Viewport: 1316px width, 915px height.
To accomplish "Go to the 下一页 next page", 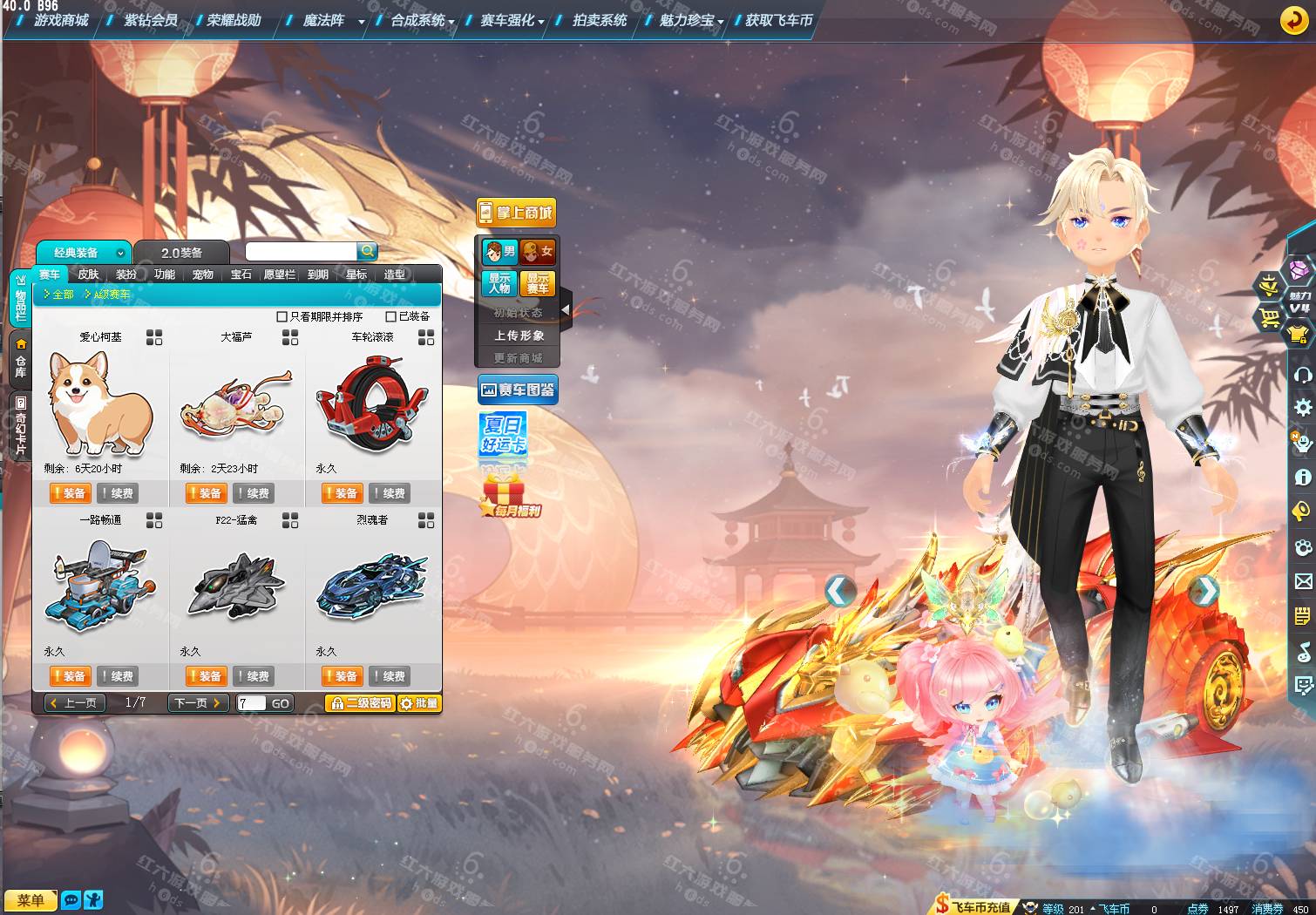I will point(198,703).
